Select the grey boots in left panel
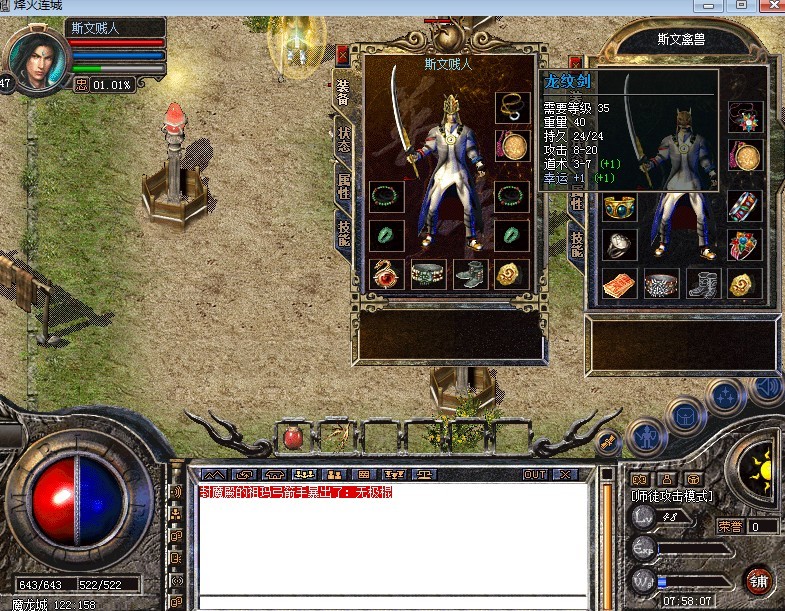This screenshot has width=785, height=611. point(469,273)
